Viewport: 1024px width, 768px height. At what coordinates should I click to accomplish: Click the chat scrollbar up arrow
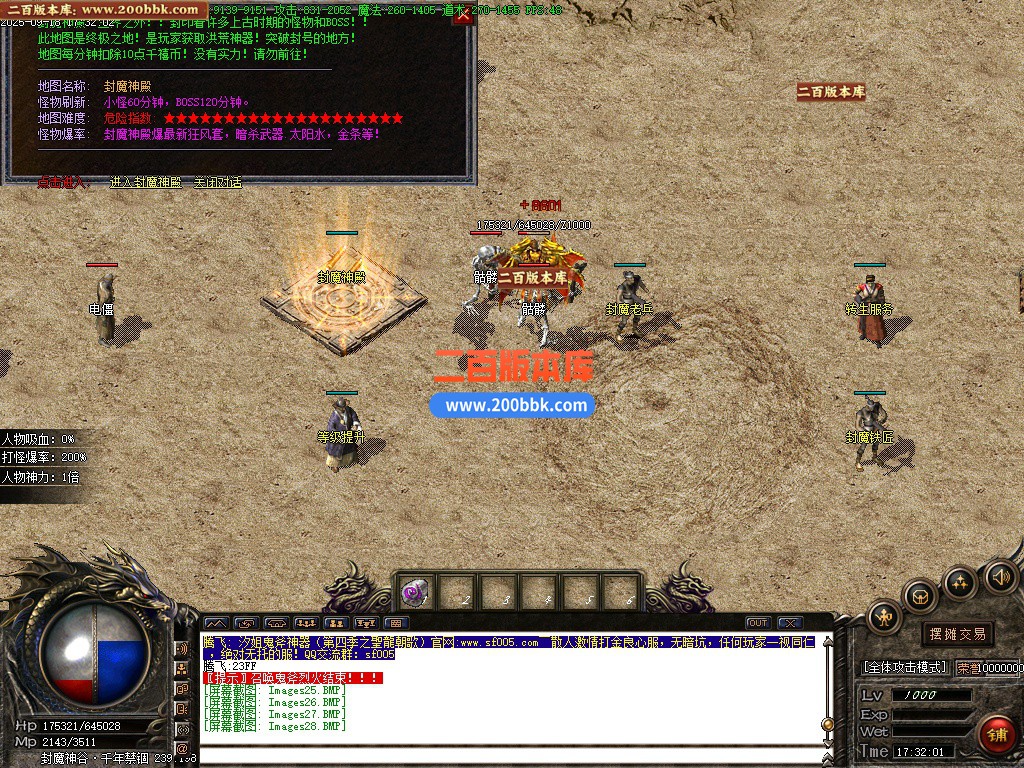click(x=827, y=642)
